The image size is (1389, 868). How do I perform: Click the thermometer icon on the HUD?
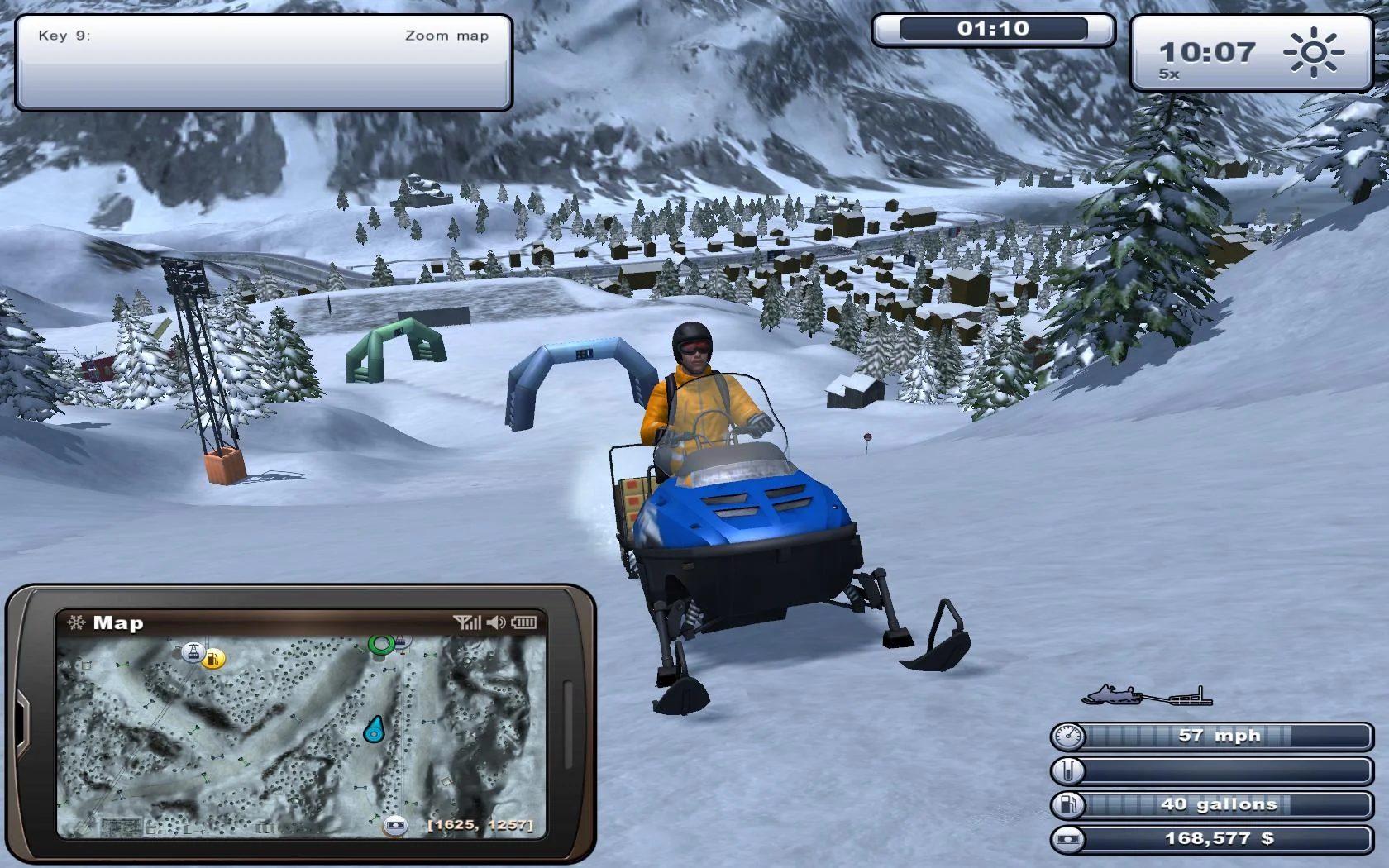1067,770
